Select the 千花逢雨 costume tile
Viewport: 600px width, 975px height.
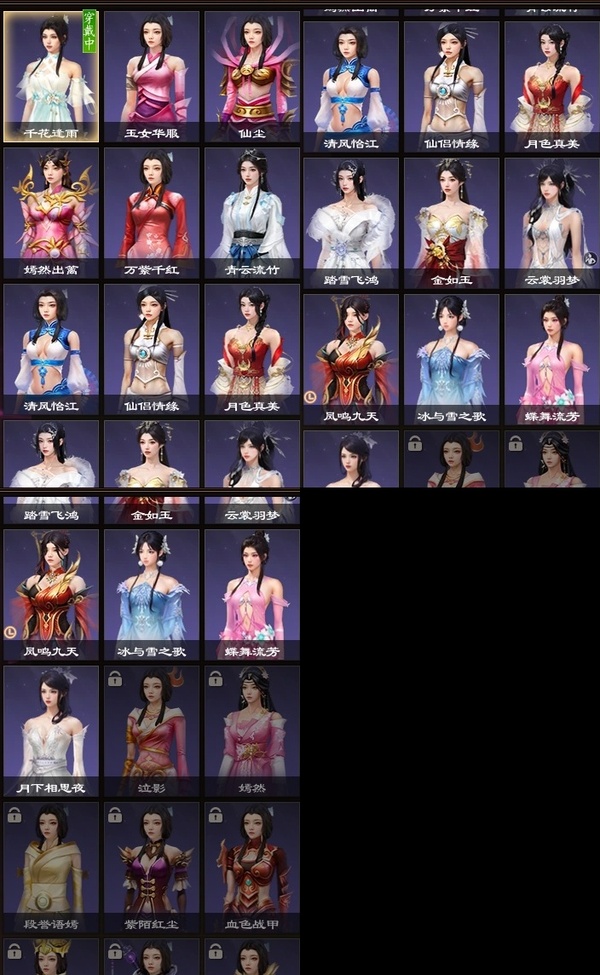click(51, 76)
